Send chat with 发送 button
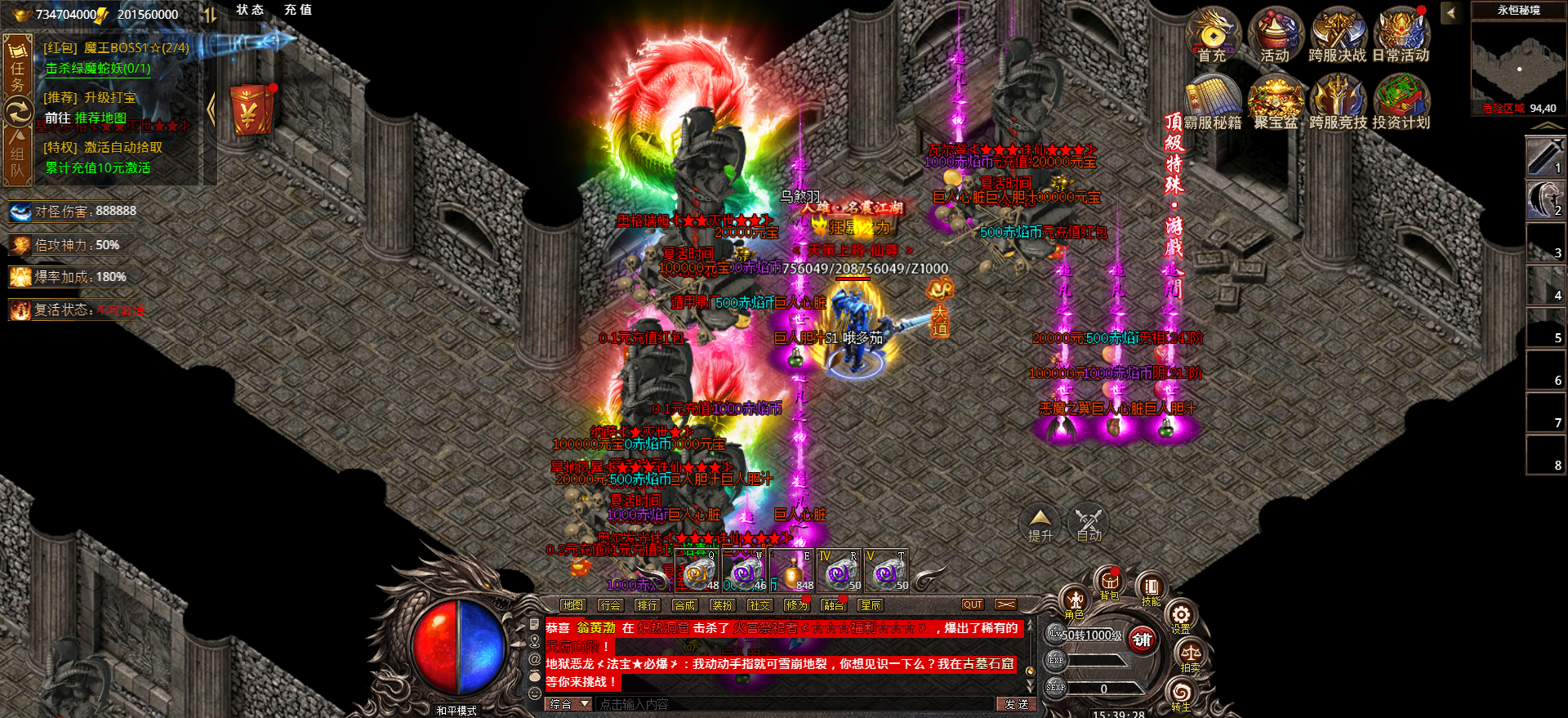Viewport: 1568px width, 718px height. point(1016,704)
